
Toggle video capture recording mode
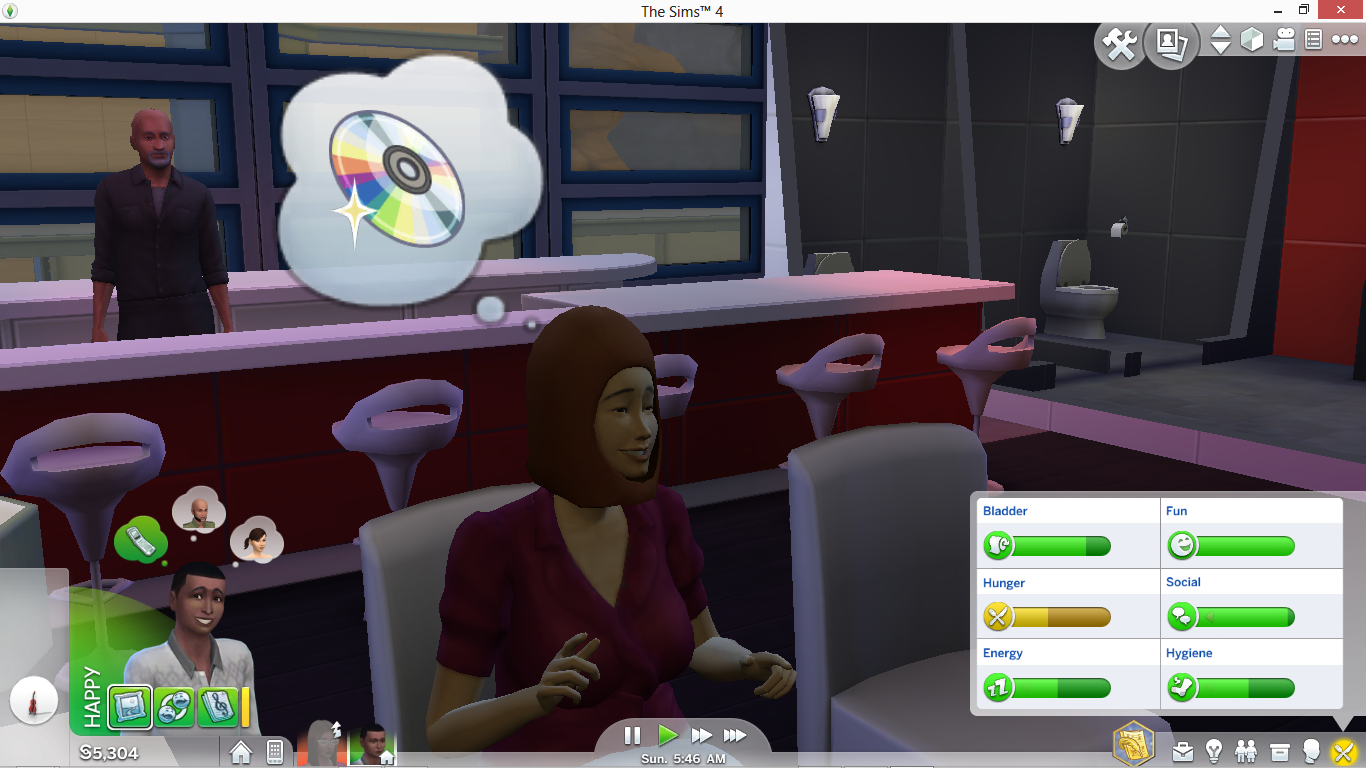pos(1284,40)
